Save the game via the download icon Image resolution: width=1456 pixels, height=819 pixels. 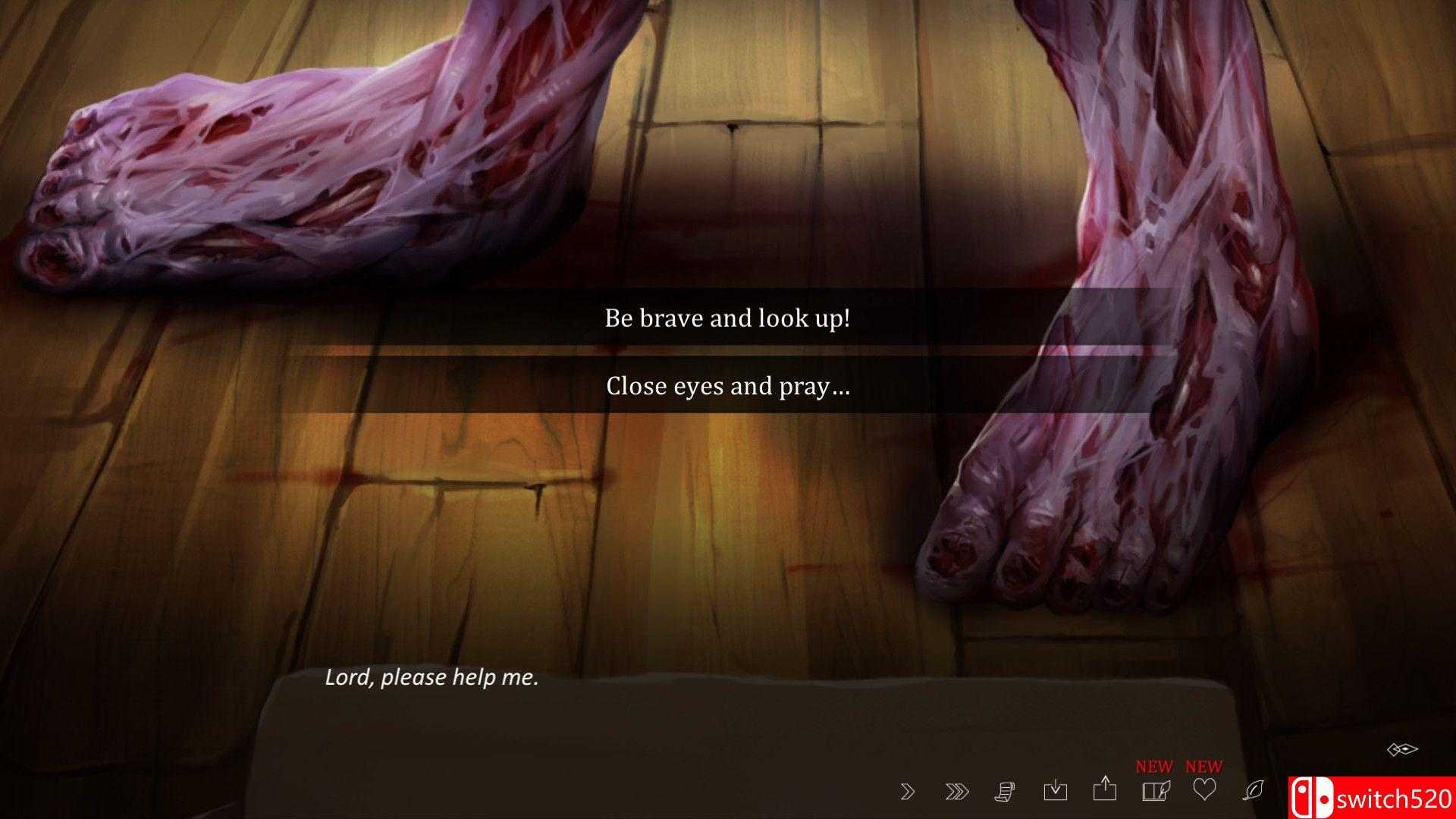coord(1056,791)
